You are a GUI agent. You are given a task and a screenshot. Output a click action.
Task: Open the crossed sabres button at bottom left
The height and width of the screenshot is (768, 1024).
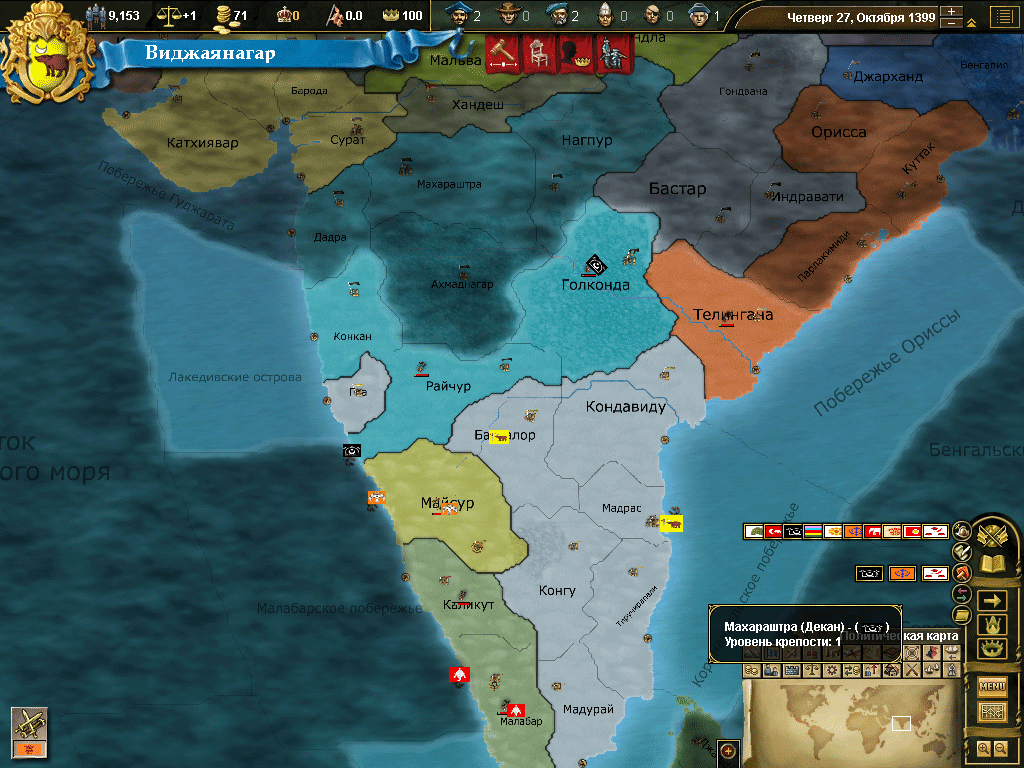coord(29,724)
